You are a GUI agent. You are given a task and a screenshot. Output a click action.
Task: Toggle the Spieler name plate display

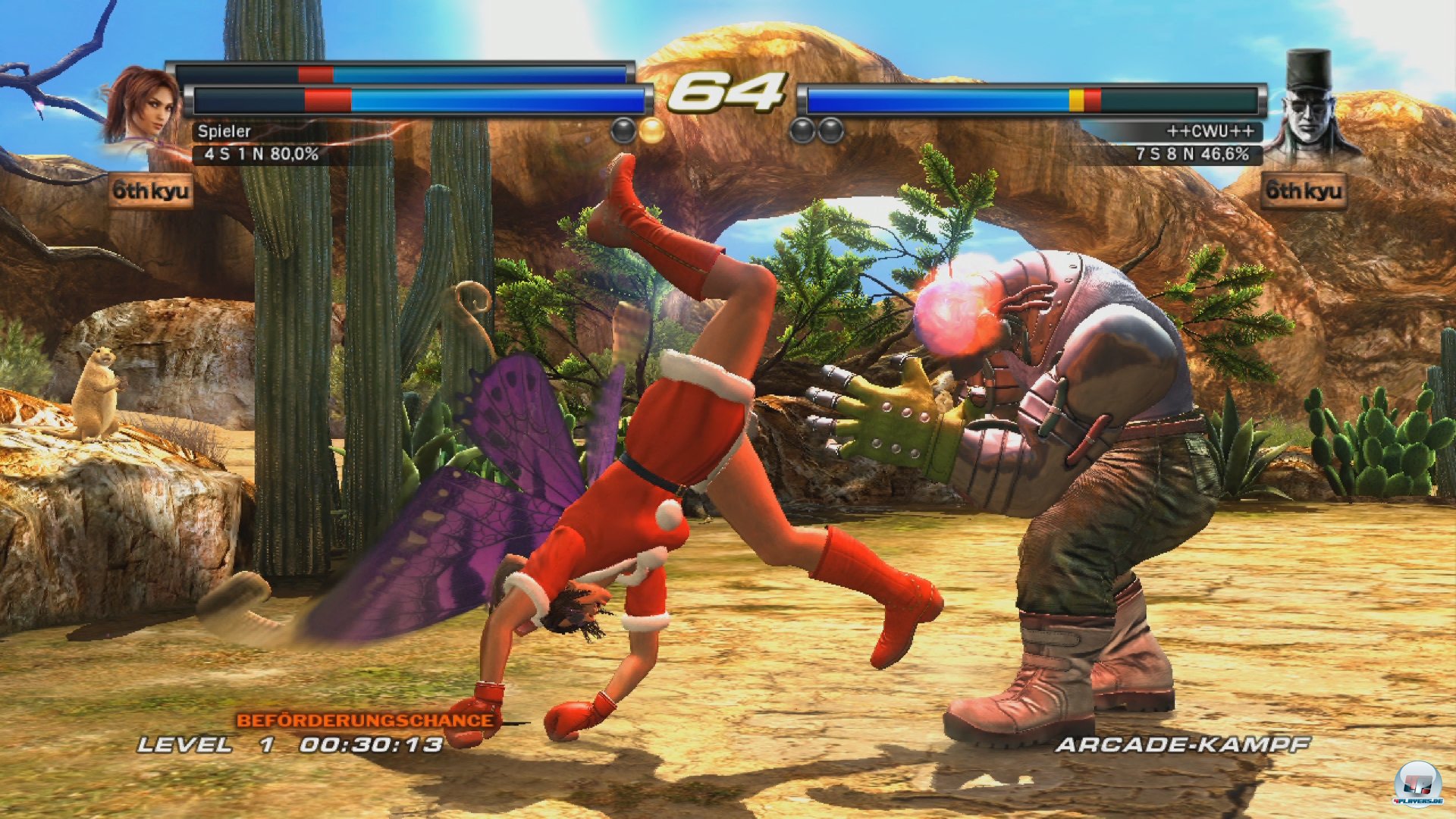coord(223,131)
